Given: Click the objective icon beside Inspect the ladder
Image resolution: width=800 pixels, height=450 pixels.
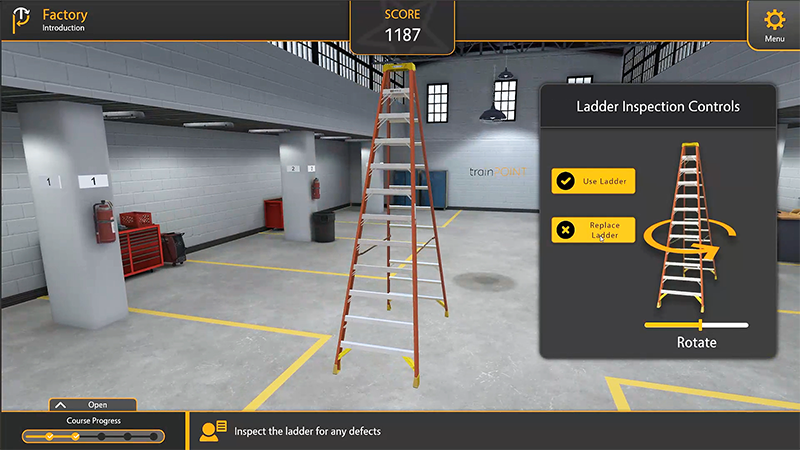Looking at the screenshot, I should point(213,431).
